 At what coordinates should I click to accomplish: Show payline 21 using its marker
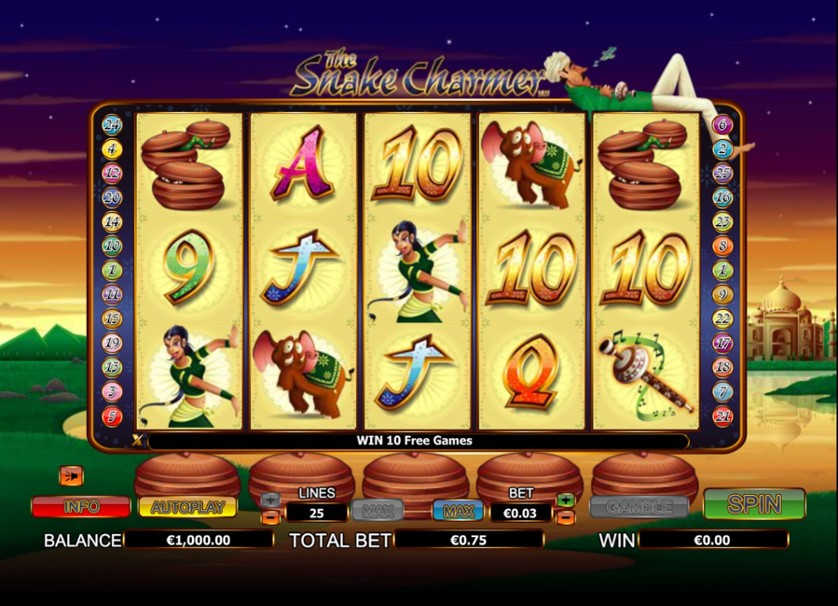click(722, 416)
